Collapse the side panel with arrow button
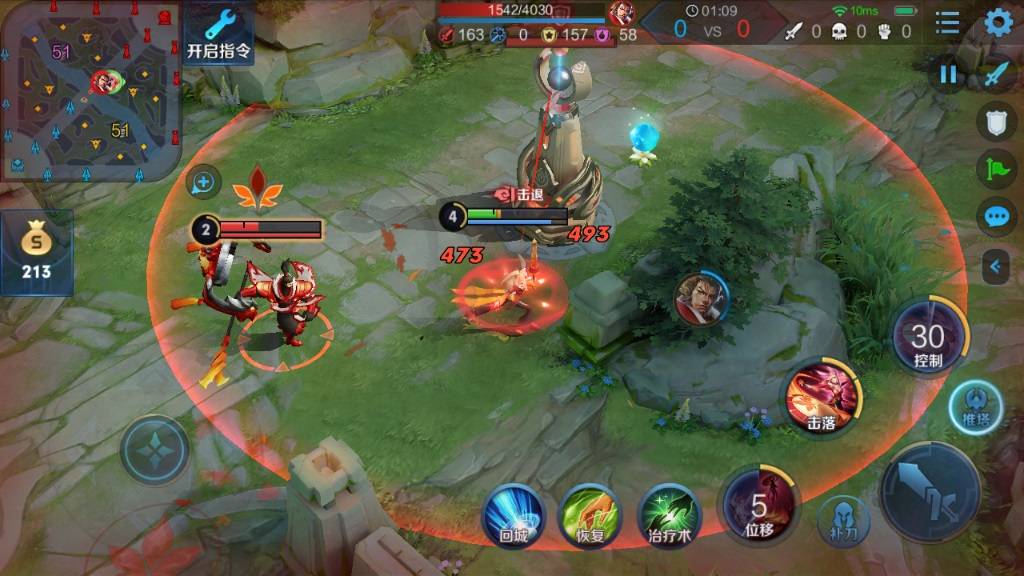Image resolution: width=1024 pixels, height=576 pixels. pyautogui.click(x=996, y=266)
